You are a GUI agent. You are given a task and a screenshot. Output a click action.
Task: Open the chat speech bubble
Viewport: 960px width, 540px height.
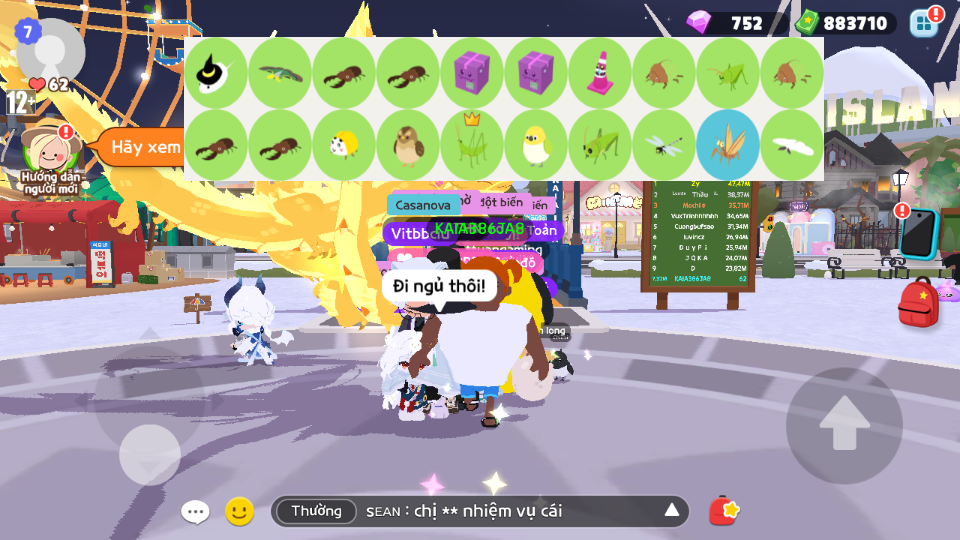click(195, 512)
